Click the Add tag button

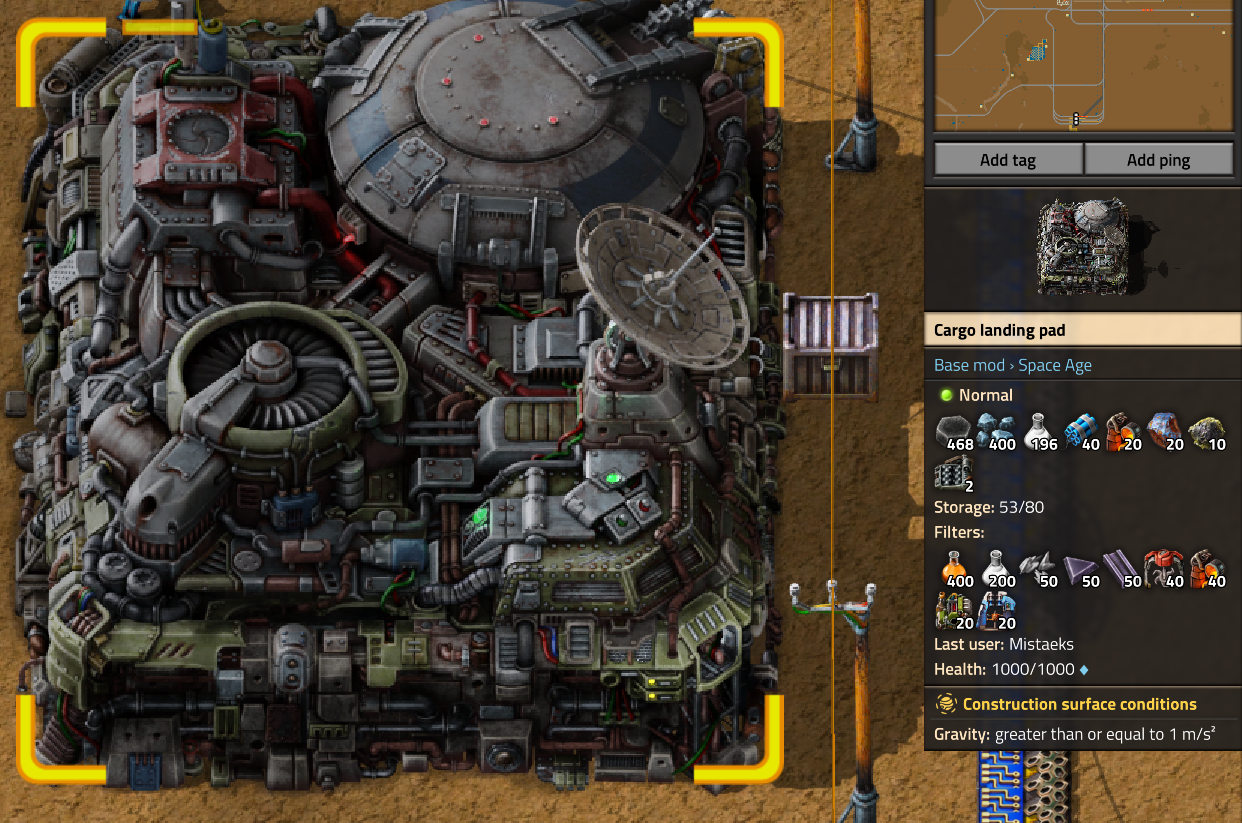click(1008, 159)
